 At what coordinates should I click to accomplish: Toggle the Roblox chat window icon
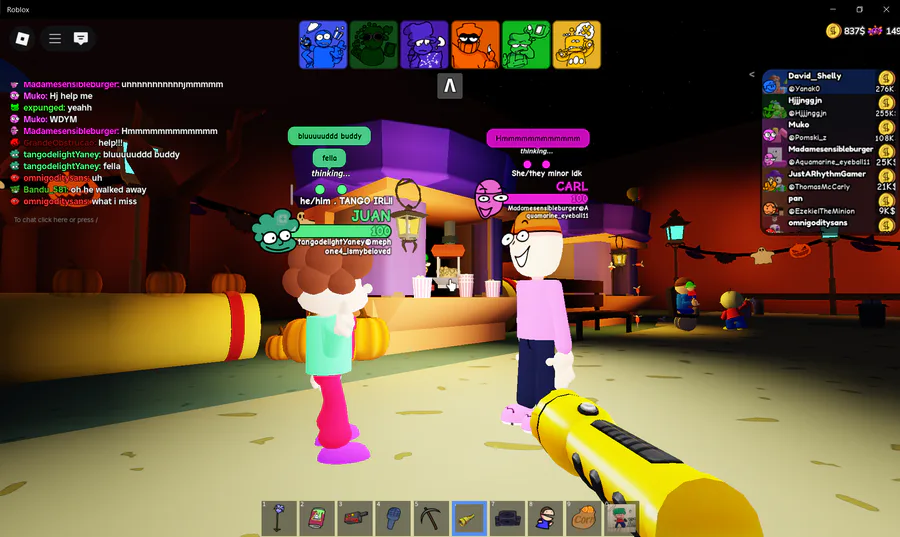[x=81, y=39]
